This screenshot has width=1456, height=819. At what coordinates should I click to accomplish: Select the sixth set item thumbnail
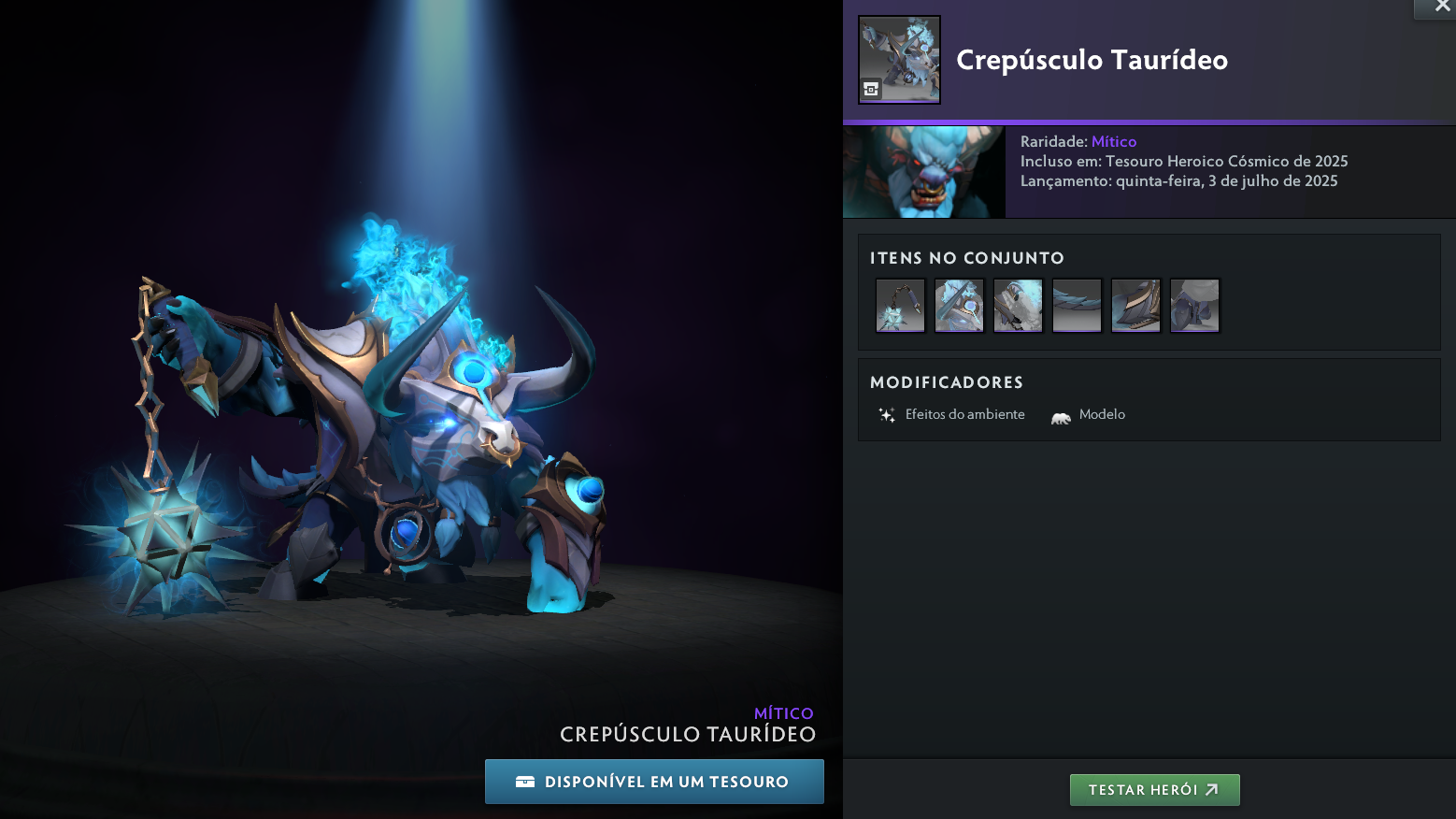click(1194, 305)
